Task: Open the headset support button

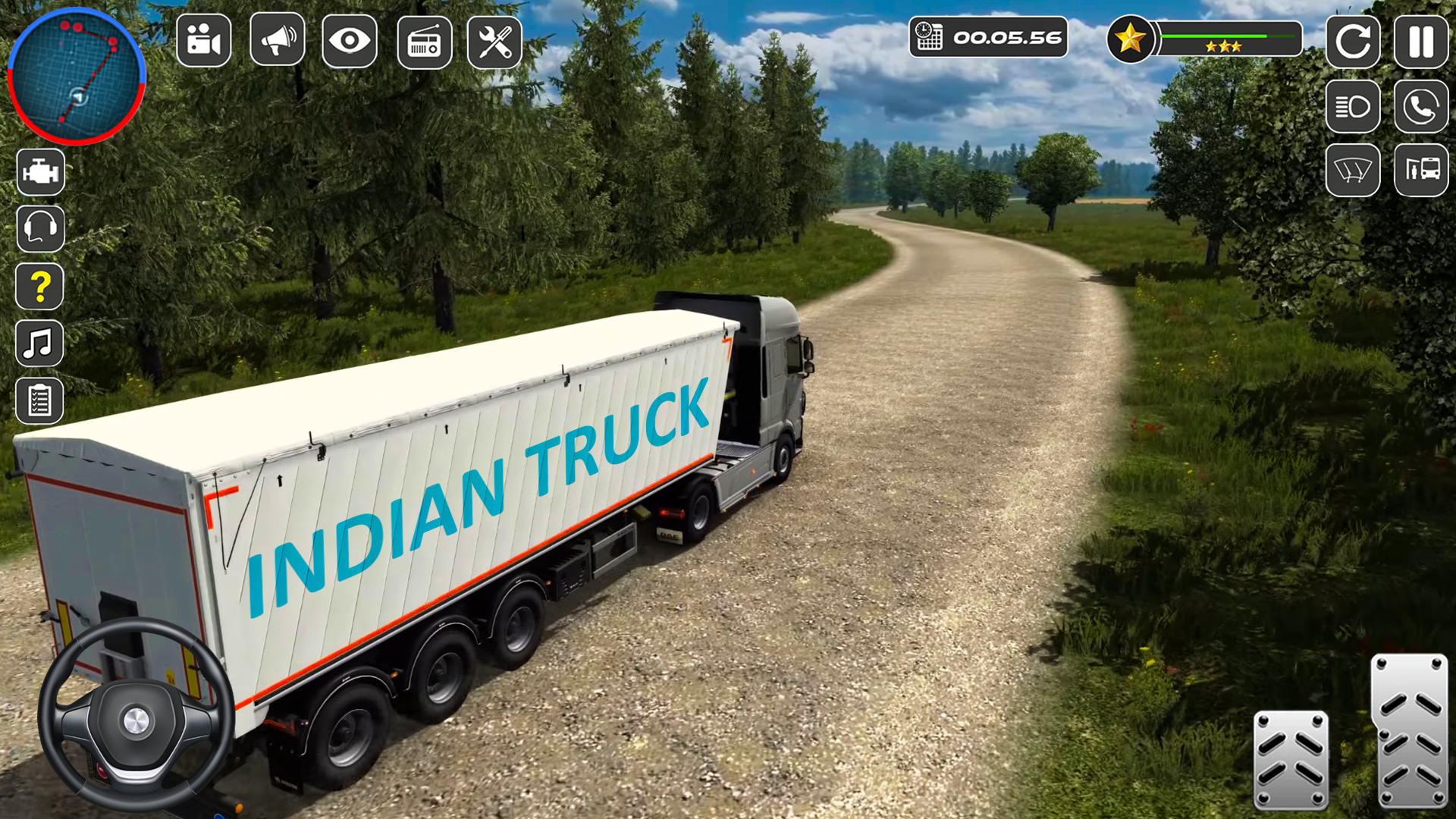Action: [40, 228]
